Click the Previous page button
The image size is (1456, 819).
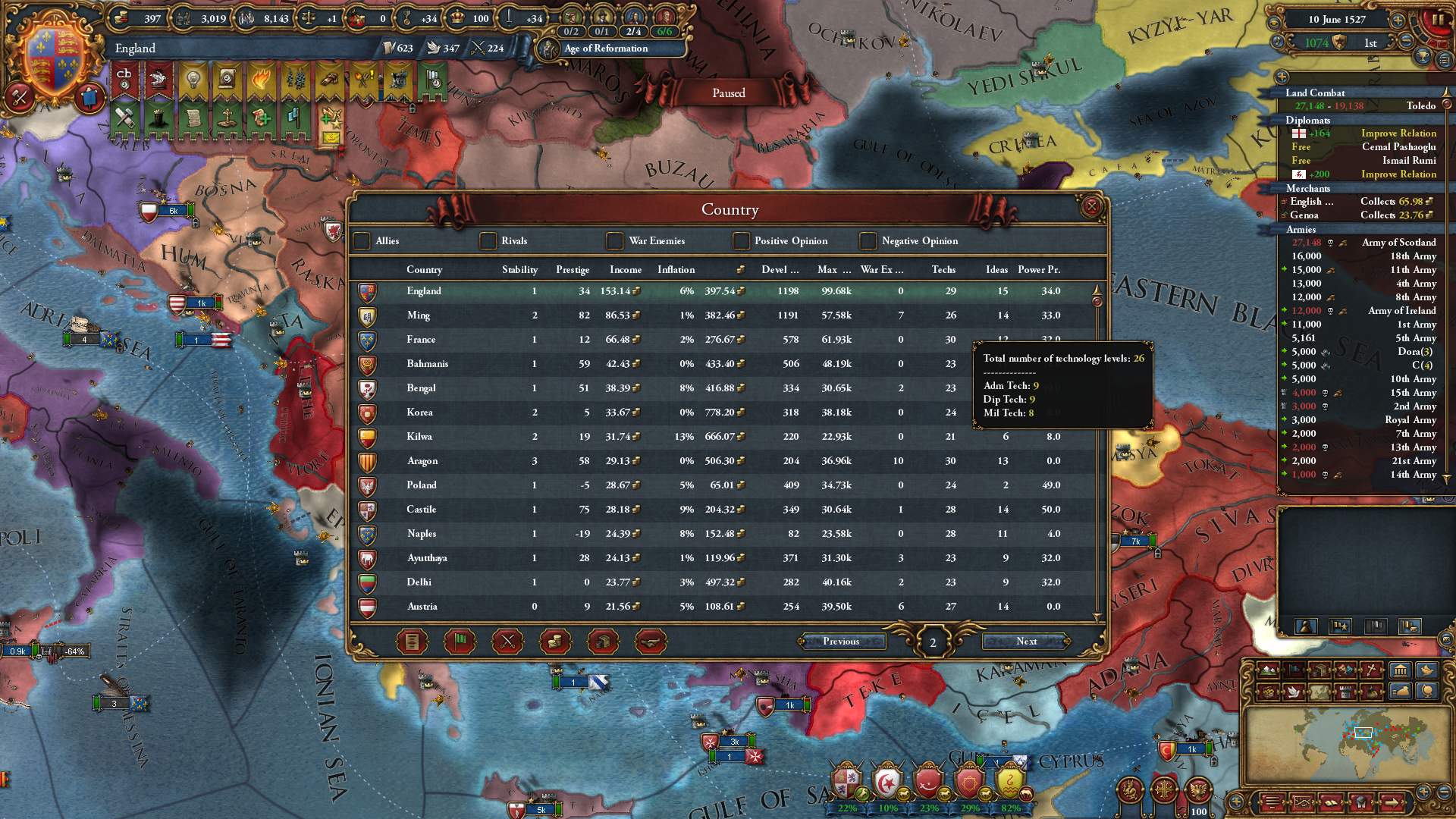(843, 642)
